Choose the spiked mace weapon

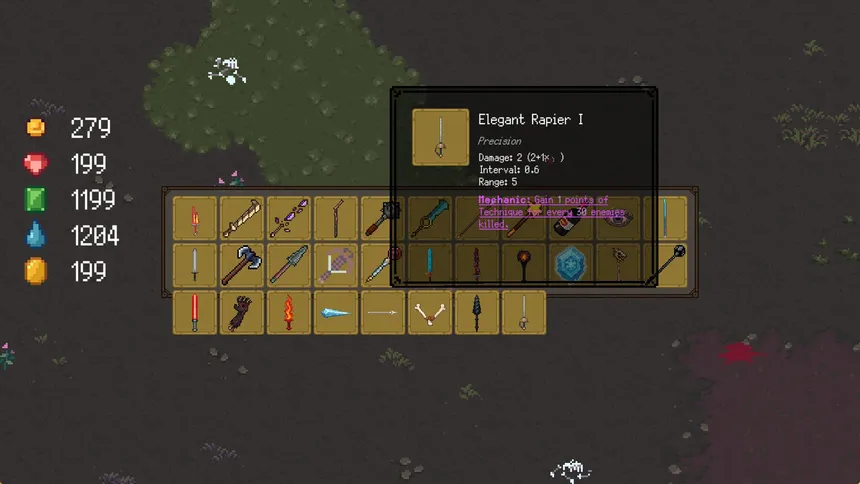pos(382,217)
